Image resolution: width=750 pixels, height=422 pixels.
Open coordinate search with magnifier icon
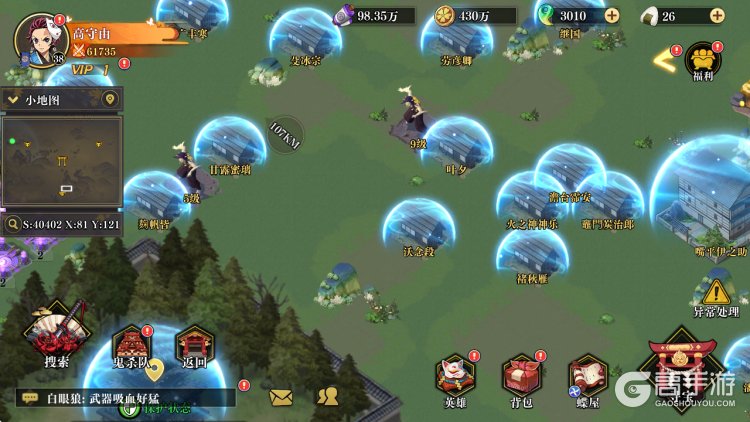pos(13,225)
